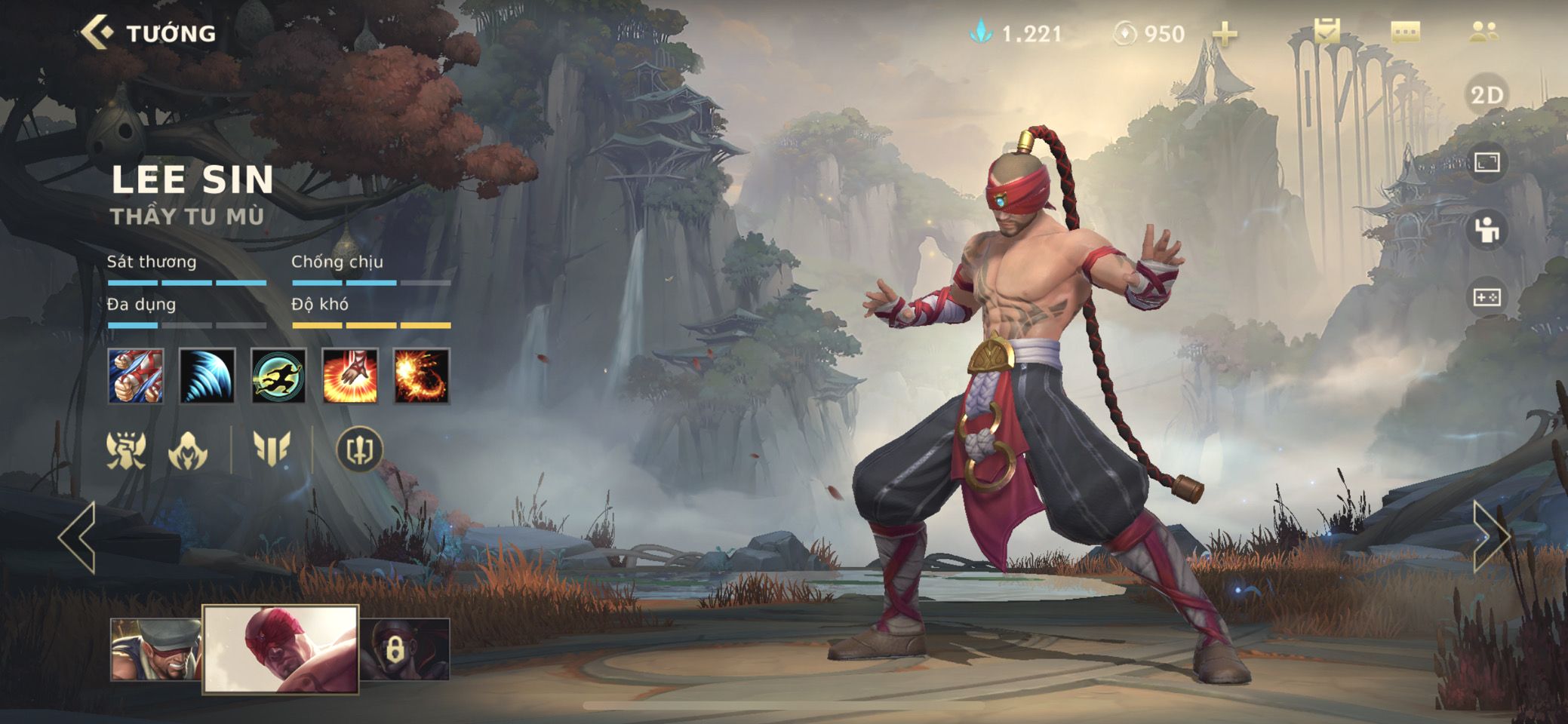Switch to 2D splash art view

(x=1487, y=95)
